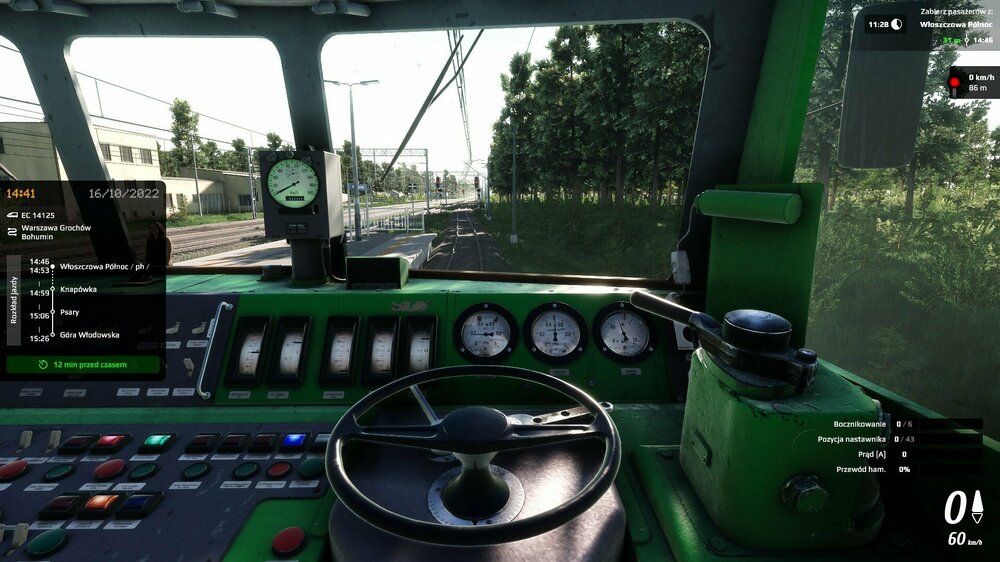The height and width of the screenshot is (562, 1000).
Task: Choose the Psary timetable entry
Action: pyautogui.click(x=70, y=312)
